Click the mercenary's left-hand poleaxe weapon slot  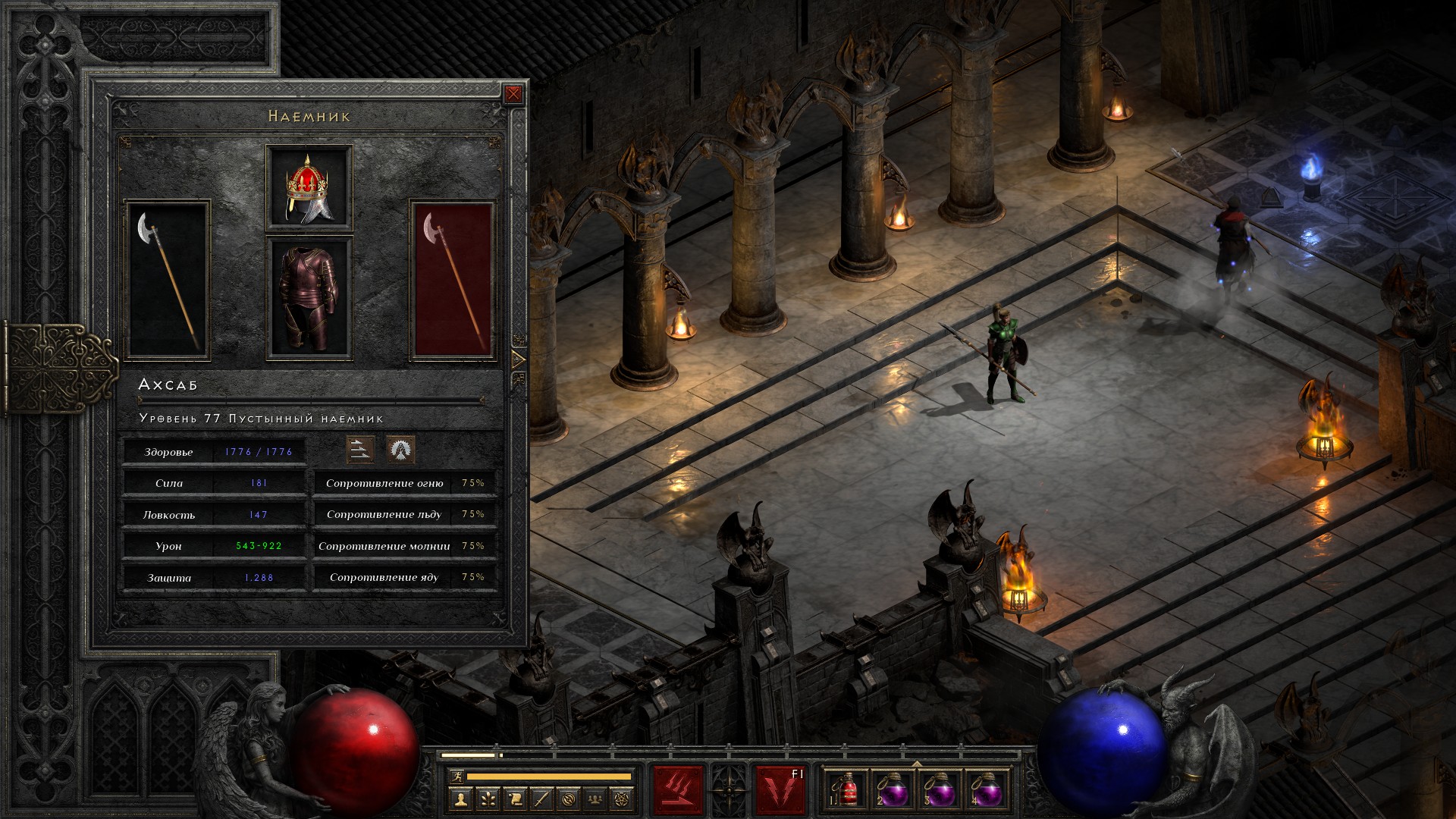coord(167,280)
